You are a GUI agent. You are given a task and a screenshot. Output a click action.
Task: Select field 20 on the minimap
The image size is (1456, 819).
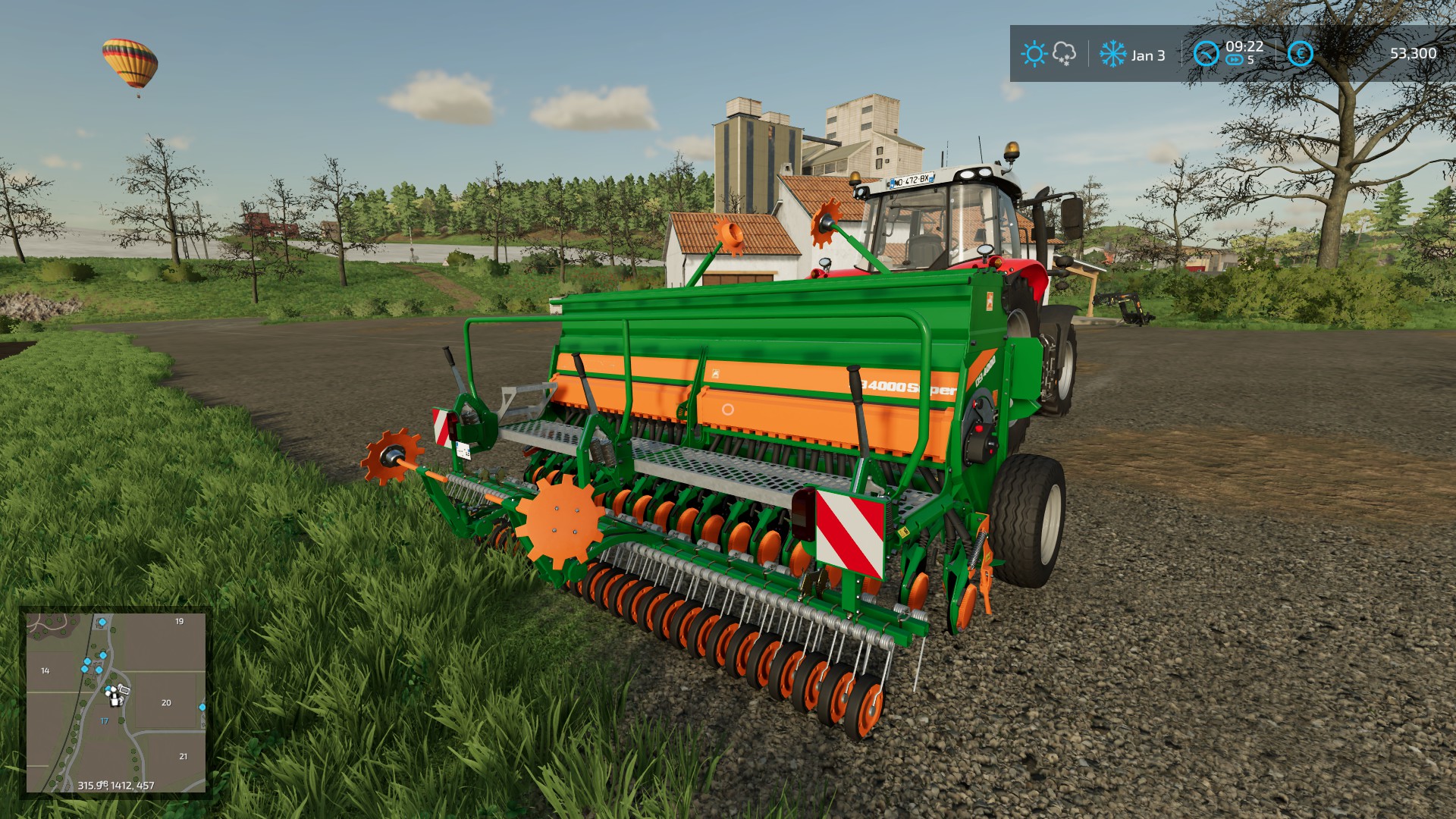[166, 703]
